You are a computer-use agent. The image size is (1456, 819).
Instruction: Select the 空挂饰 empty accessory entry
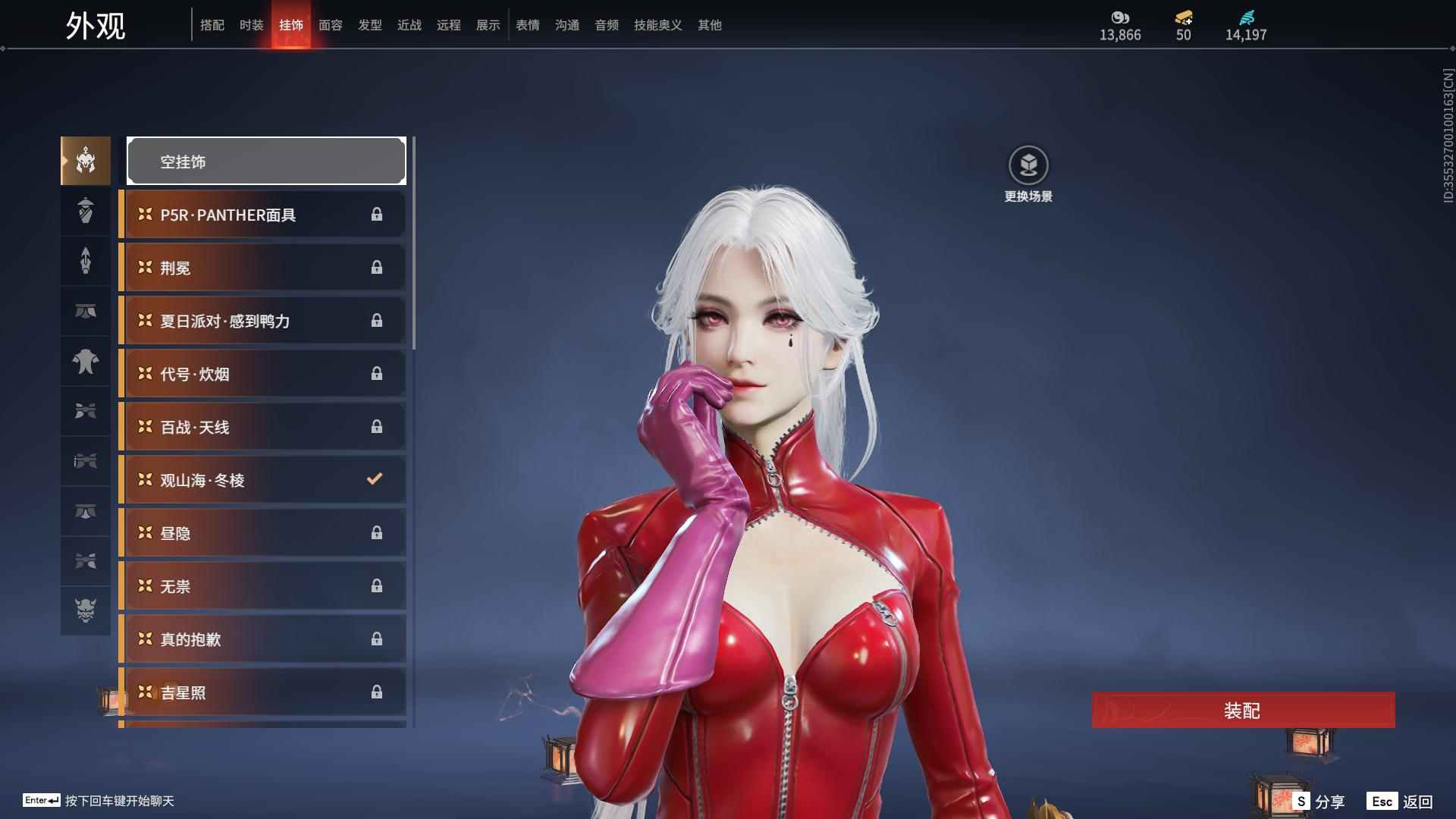pyautogui.click(x=266, y=162)
